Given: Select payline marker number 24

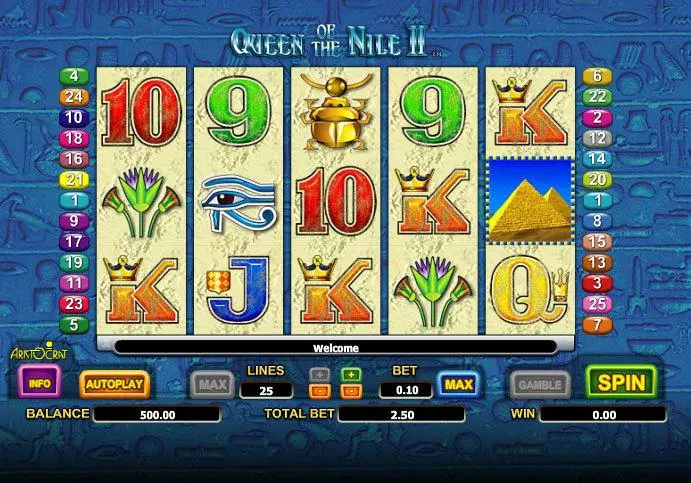Looking at the screenshot, I should click(x=75, y=97).
